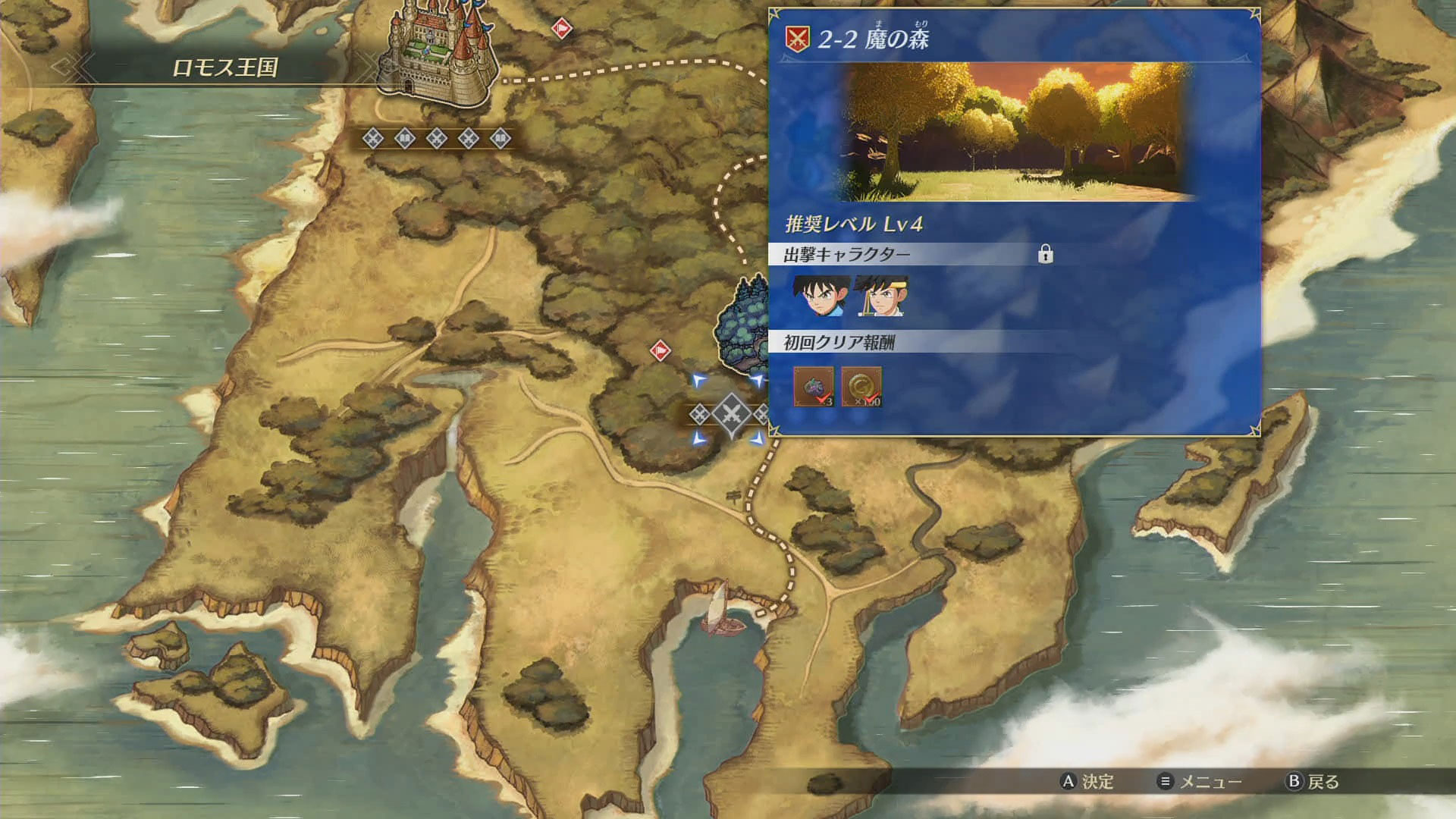Inspect the purple berry first-clear reward
The height and width of the screenshot is (819, 1456).
coord(814,387)
